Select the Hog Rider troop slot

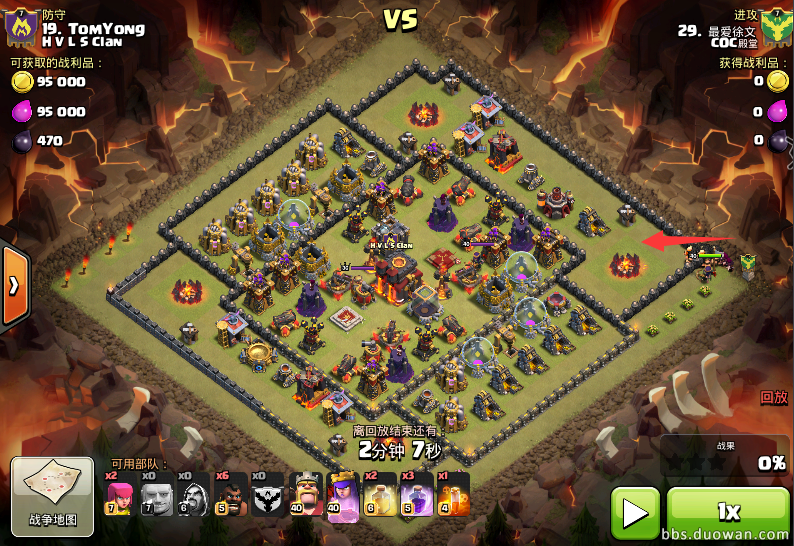click(x=230, y=494)
